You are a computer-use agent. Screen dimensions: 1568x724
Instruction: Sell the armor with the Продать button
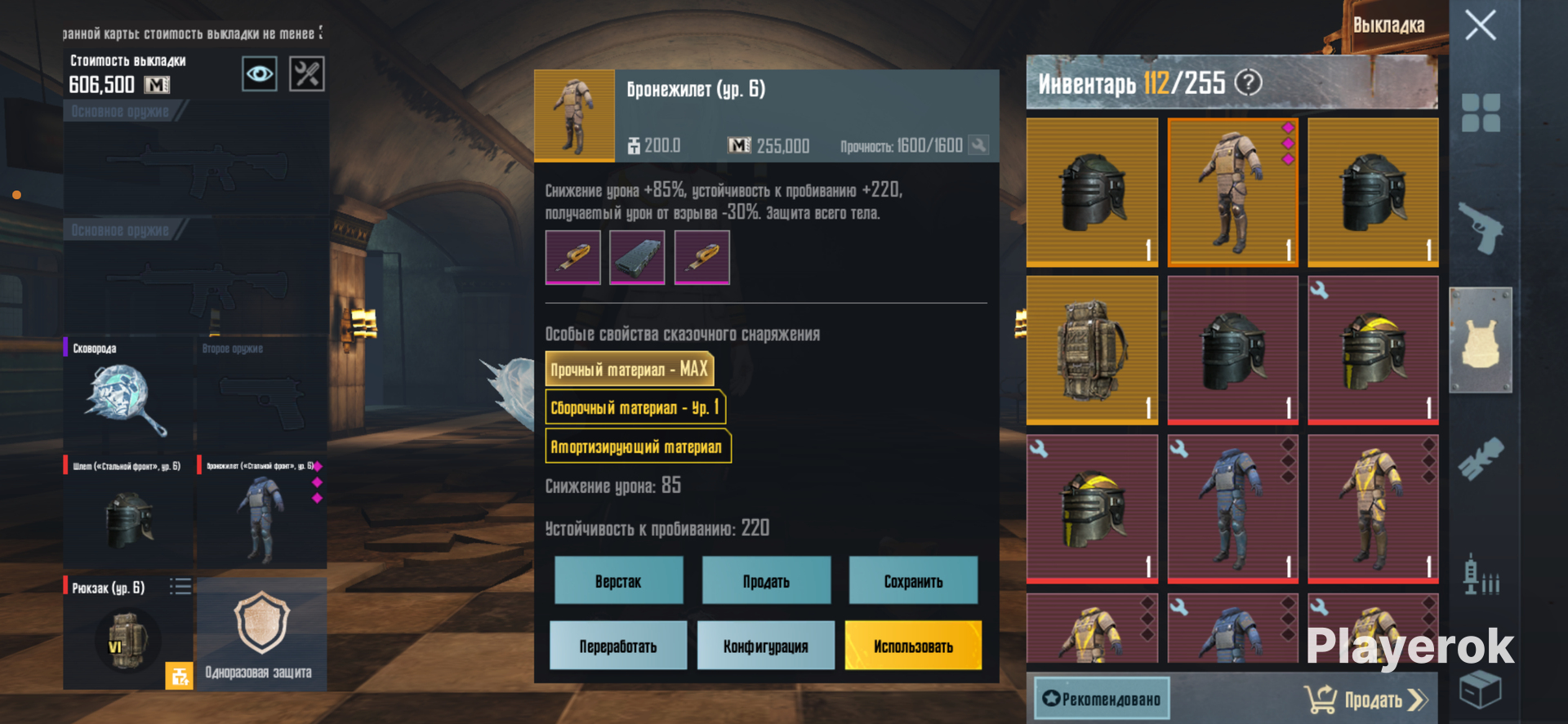tap(766, 580)
